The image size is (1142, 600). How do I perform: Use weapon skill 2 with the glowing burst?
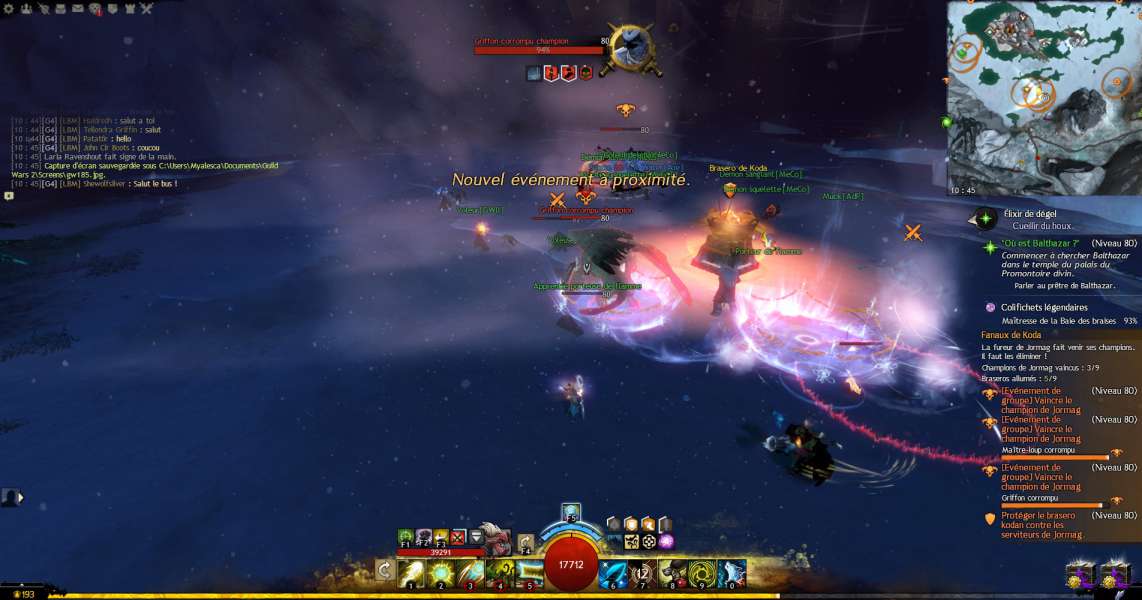[x=441, y=573]
